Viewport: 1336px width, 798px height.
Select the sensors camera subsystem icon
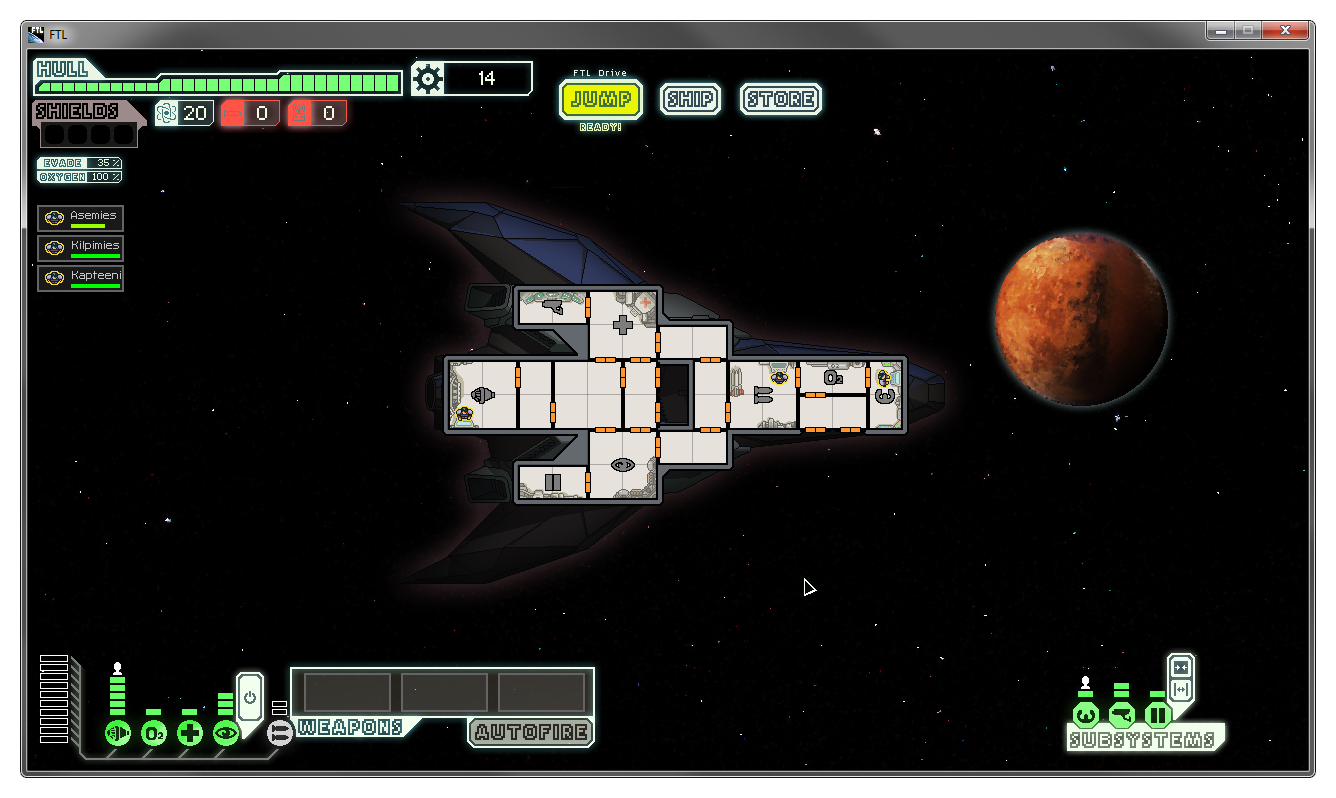coord(1122,715)
